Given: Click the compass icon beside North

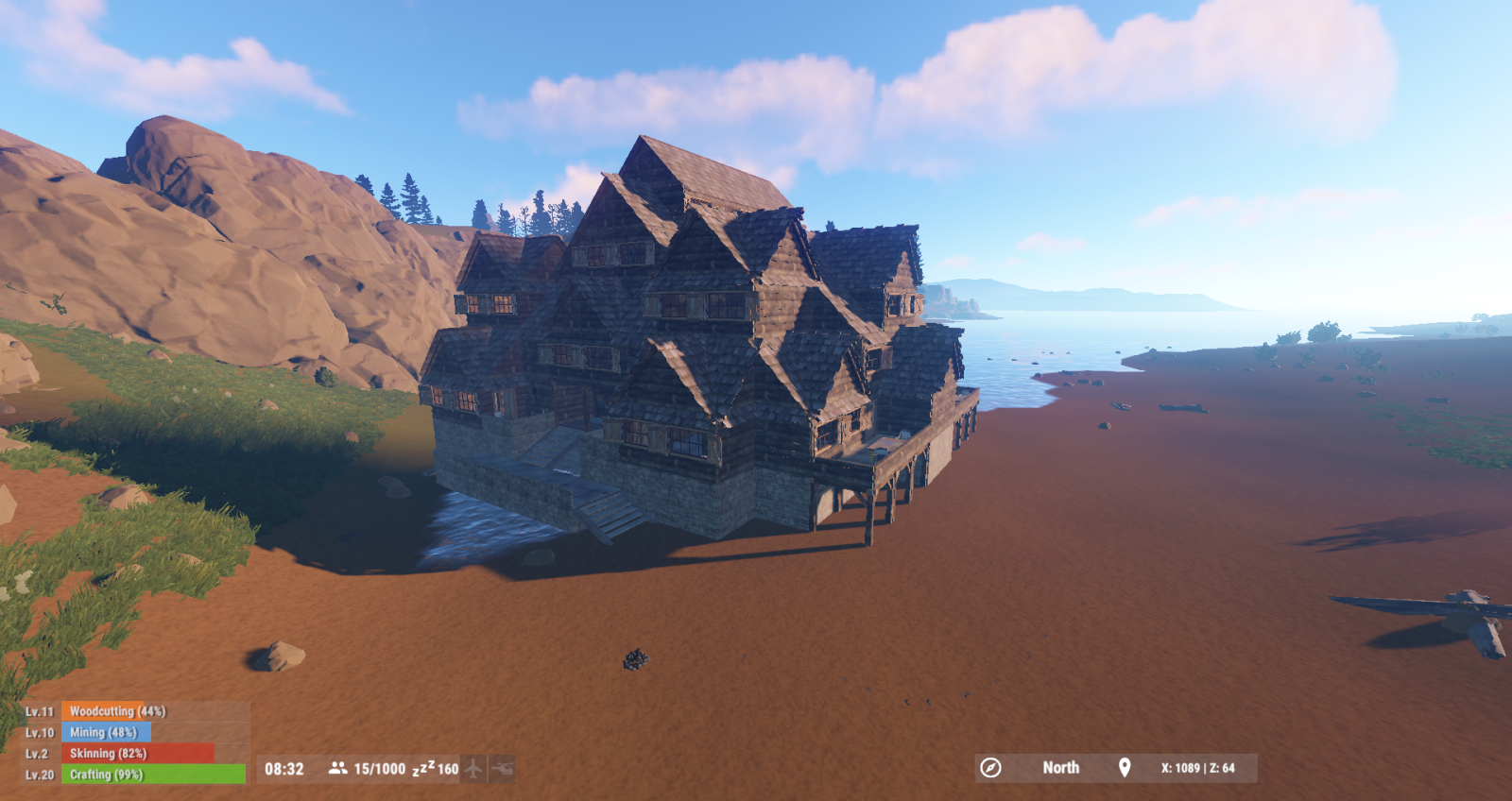Looking at the screenshot, I should tap(990, 768).
